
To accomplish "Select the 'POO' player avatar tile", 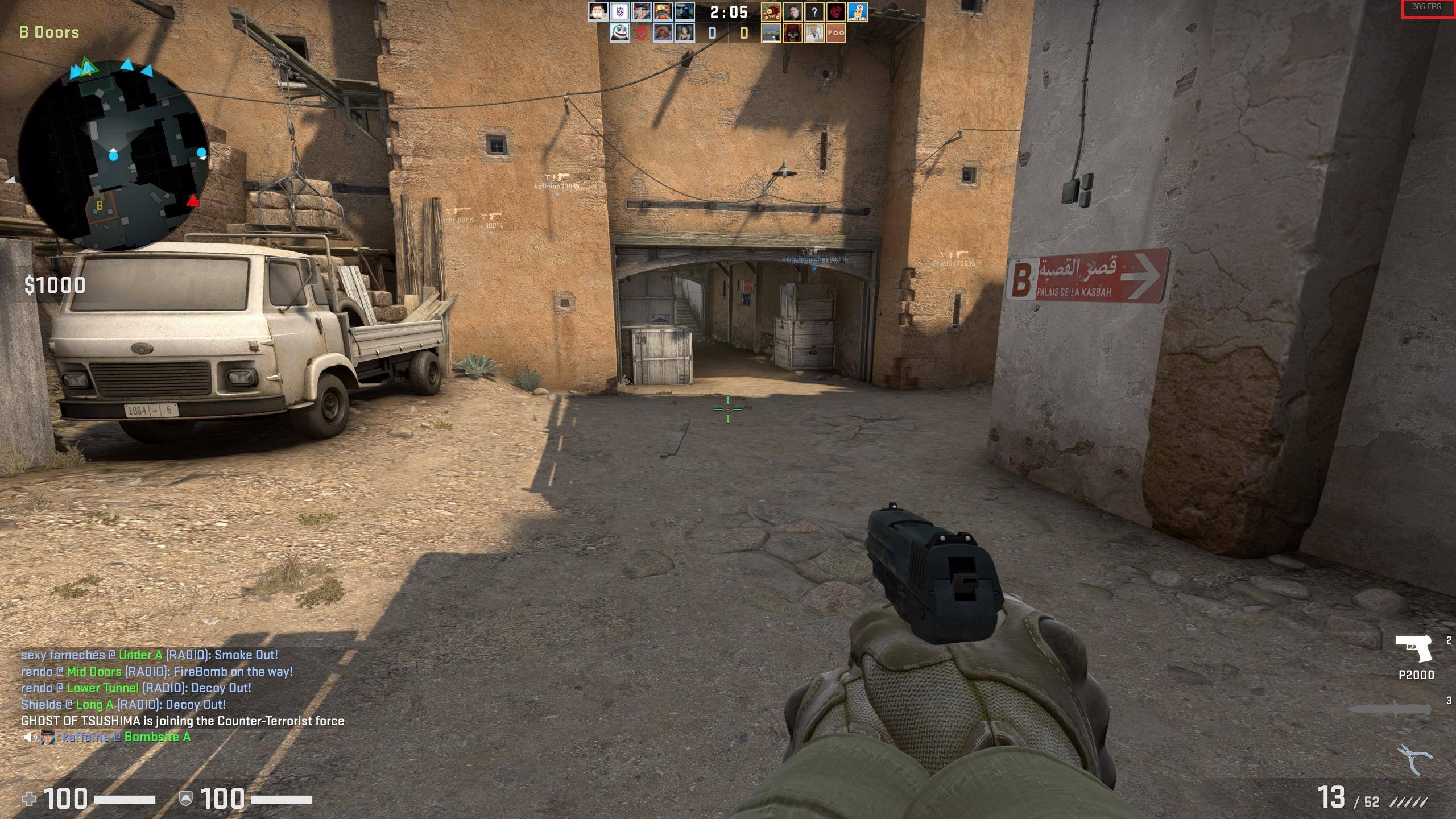I will point(835,33).
